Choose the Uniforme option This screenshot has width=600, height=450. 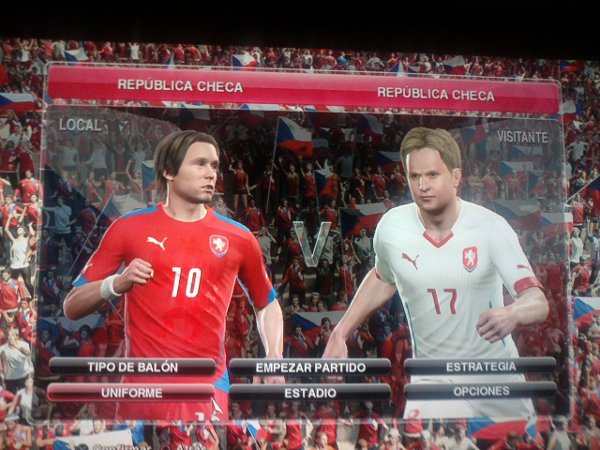coord(131,392)
